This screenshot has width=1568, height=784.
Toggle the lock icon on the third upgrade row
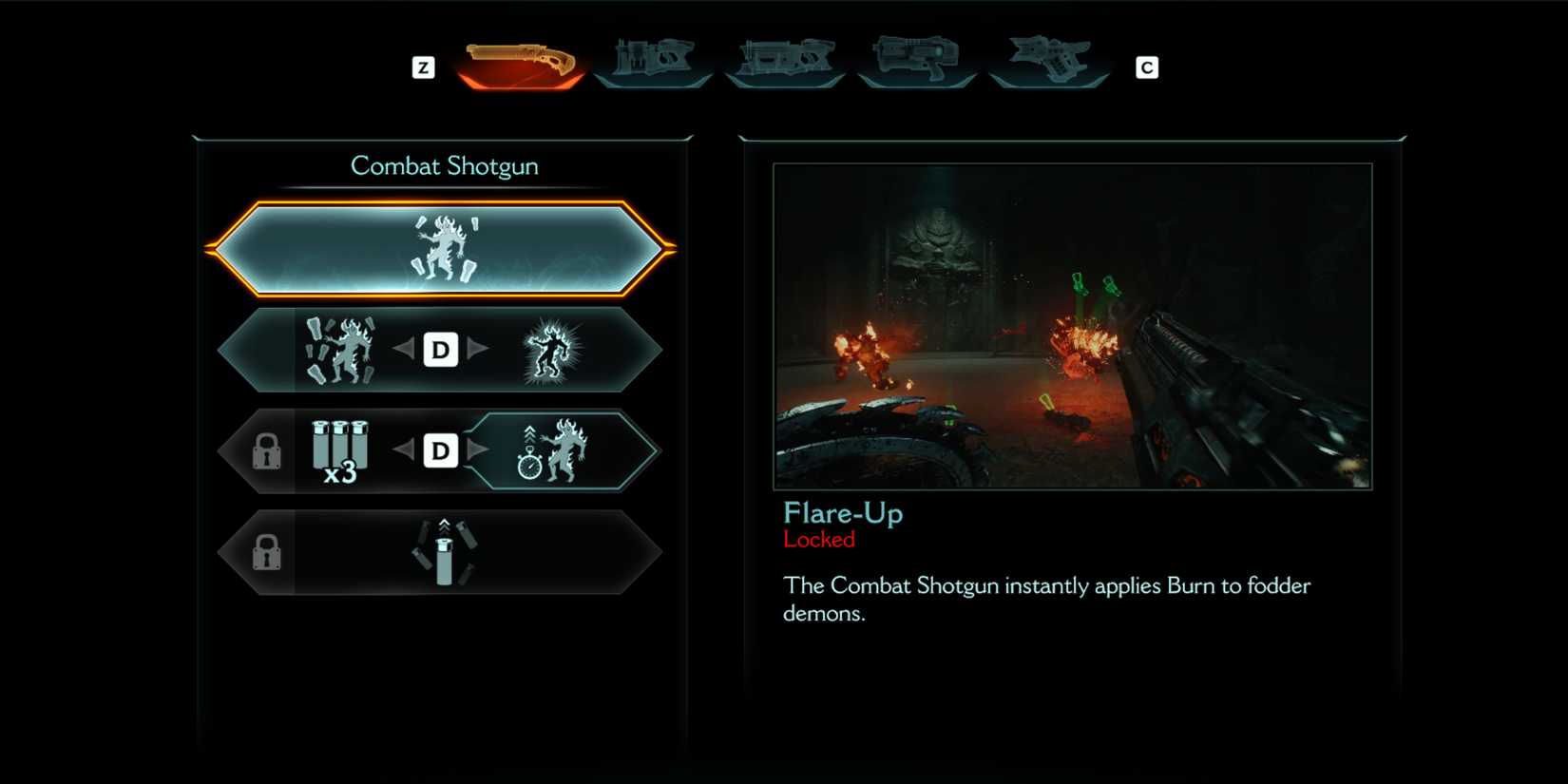click(269, 451)
